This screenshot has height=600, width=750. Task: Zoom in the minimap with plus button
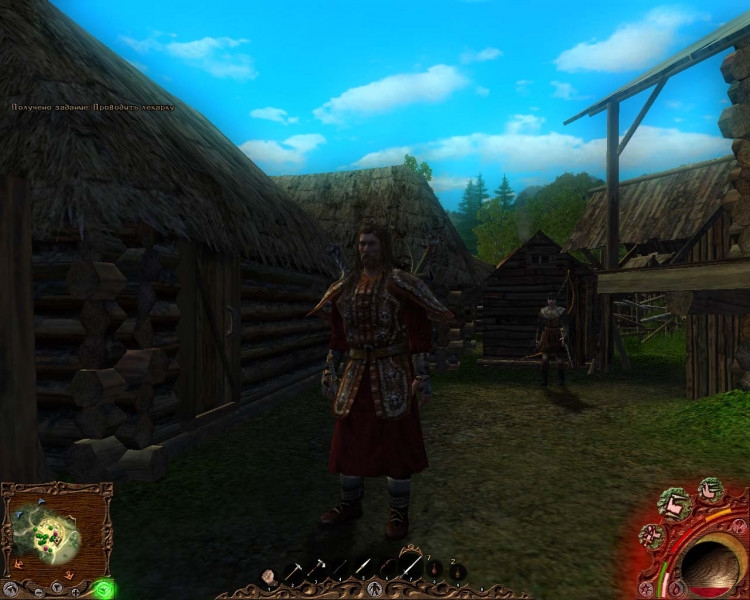tap(74, 590)
